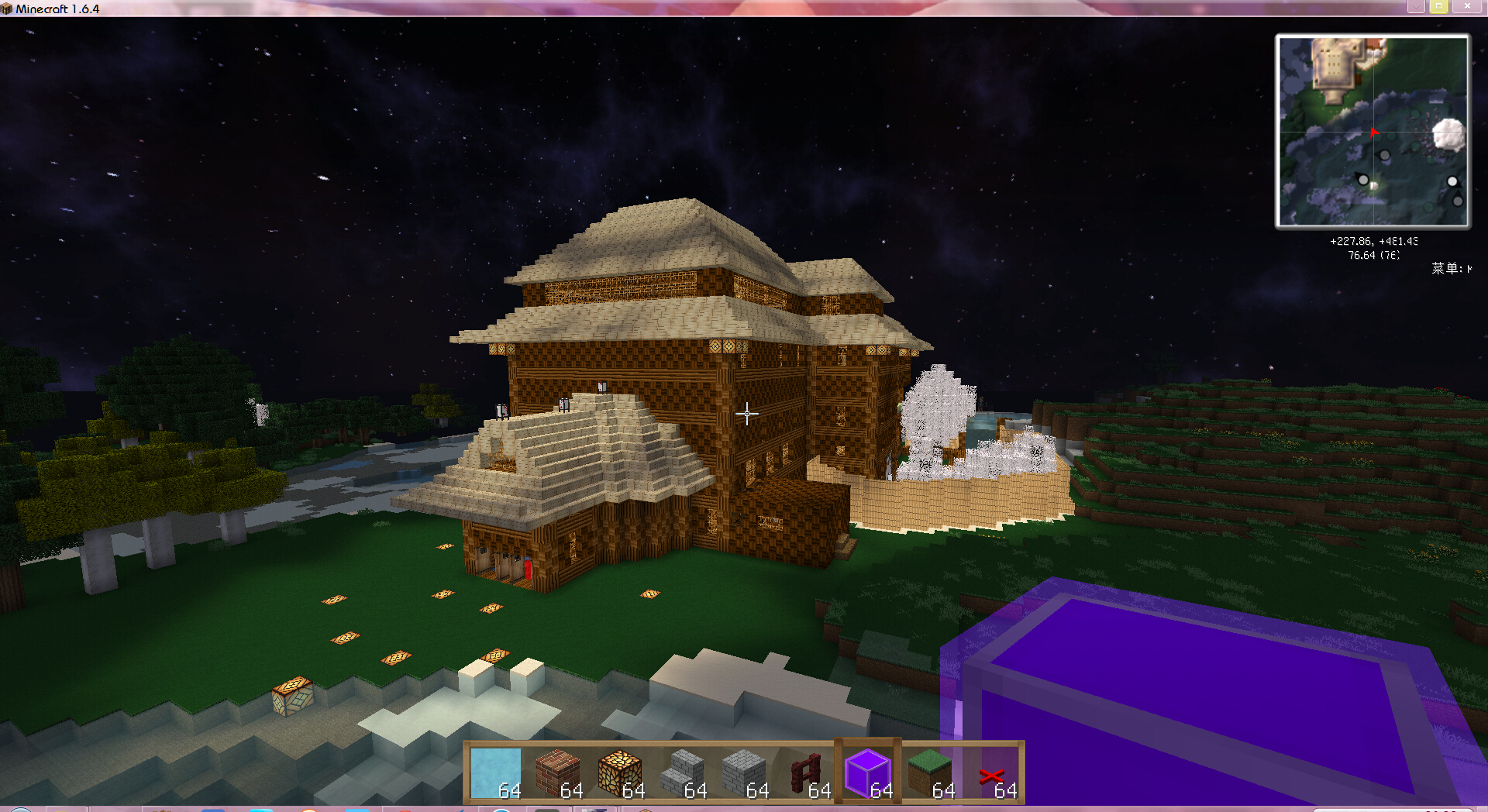Choose the purple glass block slot
Image resolution: width=1488 pixels, height=812 pixels.
[868, 772]
